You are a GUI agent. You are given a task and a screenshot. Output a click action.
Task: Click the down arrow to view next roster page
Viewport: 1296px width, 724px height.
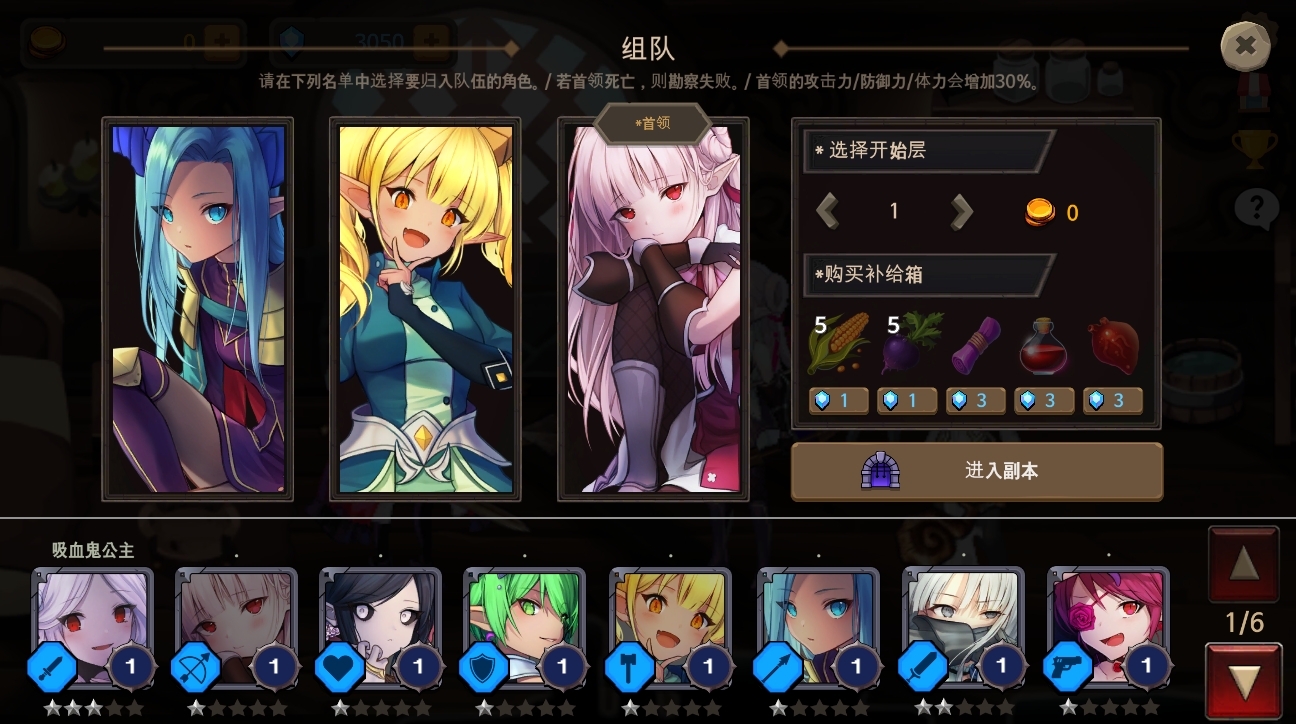[x=1243, y=681]
